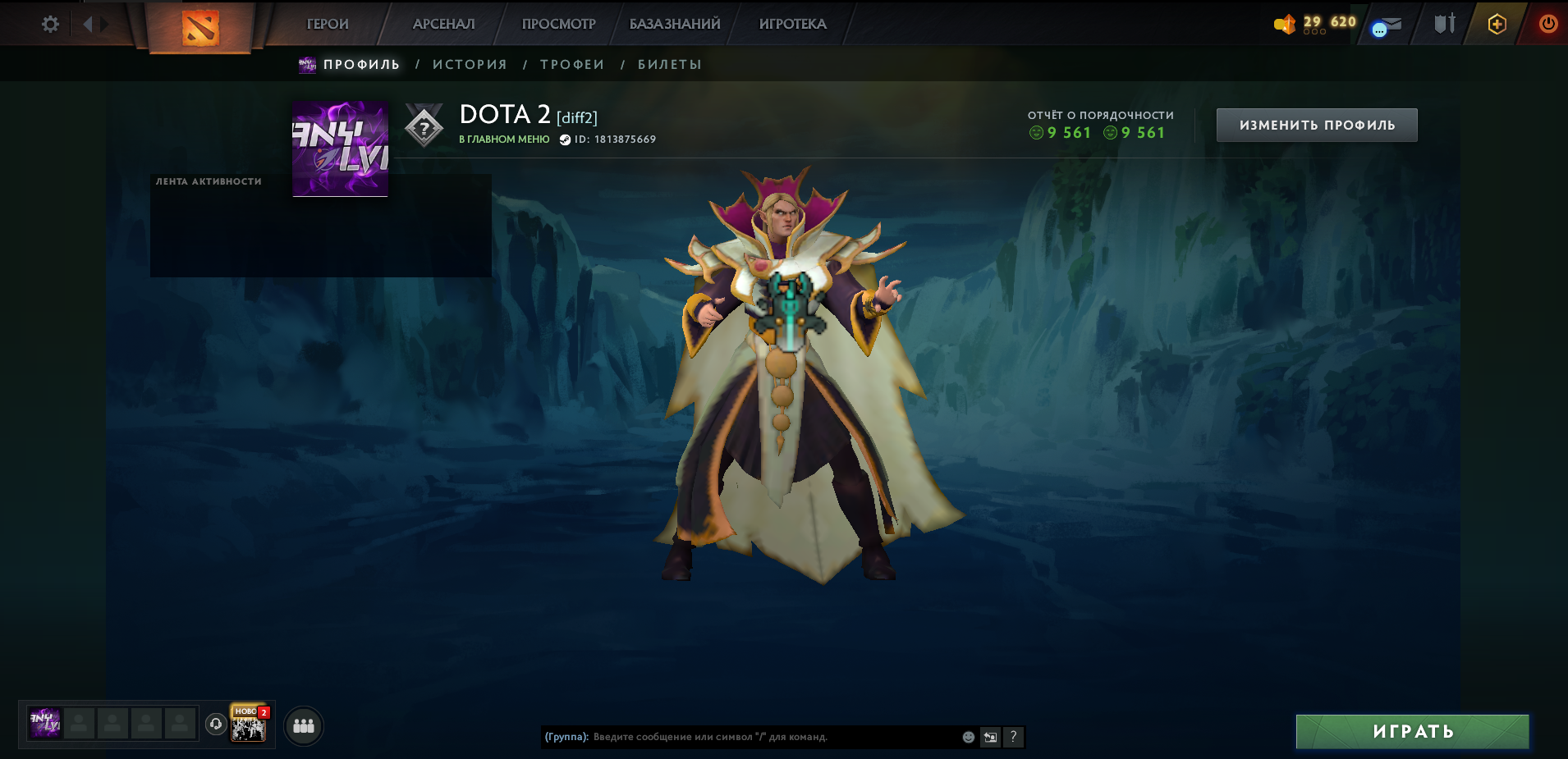This screenshot has height=759, width=1568.
Task: Open the ИСТОРИЯ sub-tab
Action: click(469, 64)
